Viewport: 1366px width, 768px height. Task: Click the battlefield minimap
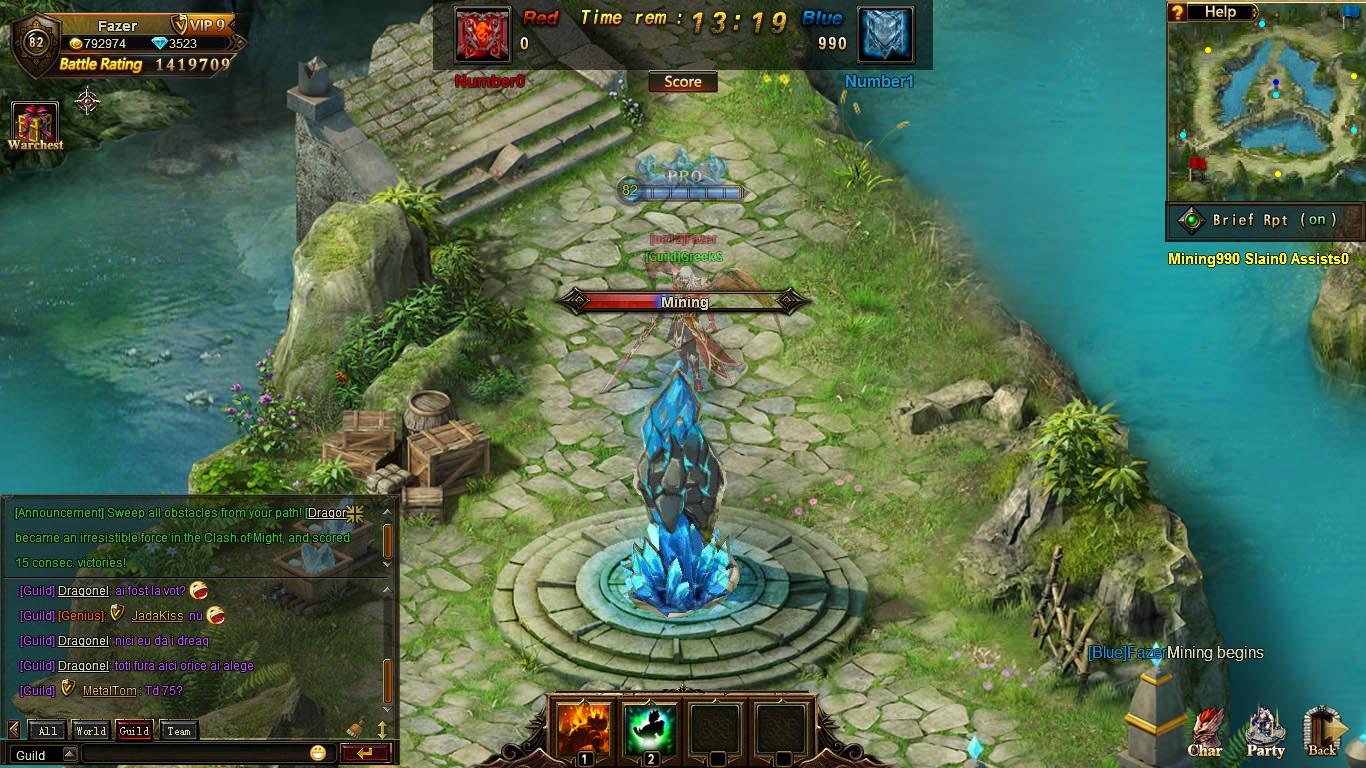pyautogui.click(x=1266, y=110)
